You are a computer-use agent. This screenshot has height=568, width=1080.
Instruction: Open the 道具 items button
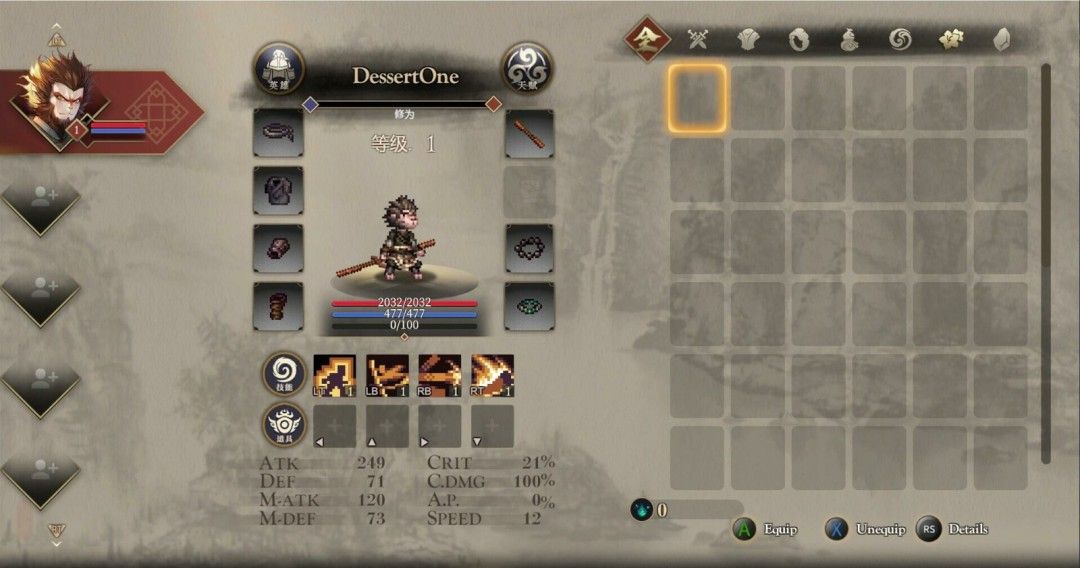tap(285, 426)
